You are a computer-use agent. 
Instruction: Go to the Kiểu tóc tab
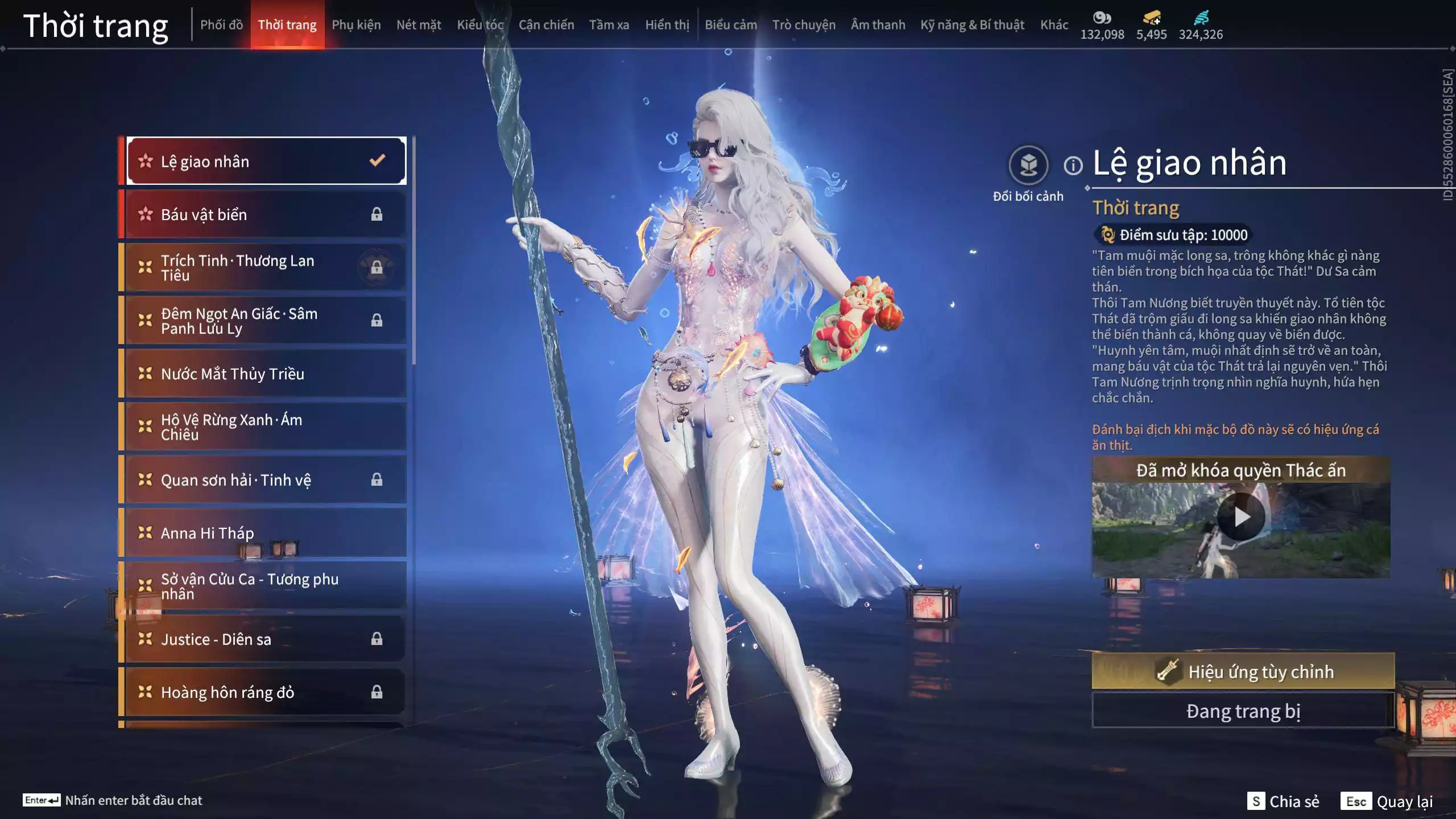(480, 25)
